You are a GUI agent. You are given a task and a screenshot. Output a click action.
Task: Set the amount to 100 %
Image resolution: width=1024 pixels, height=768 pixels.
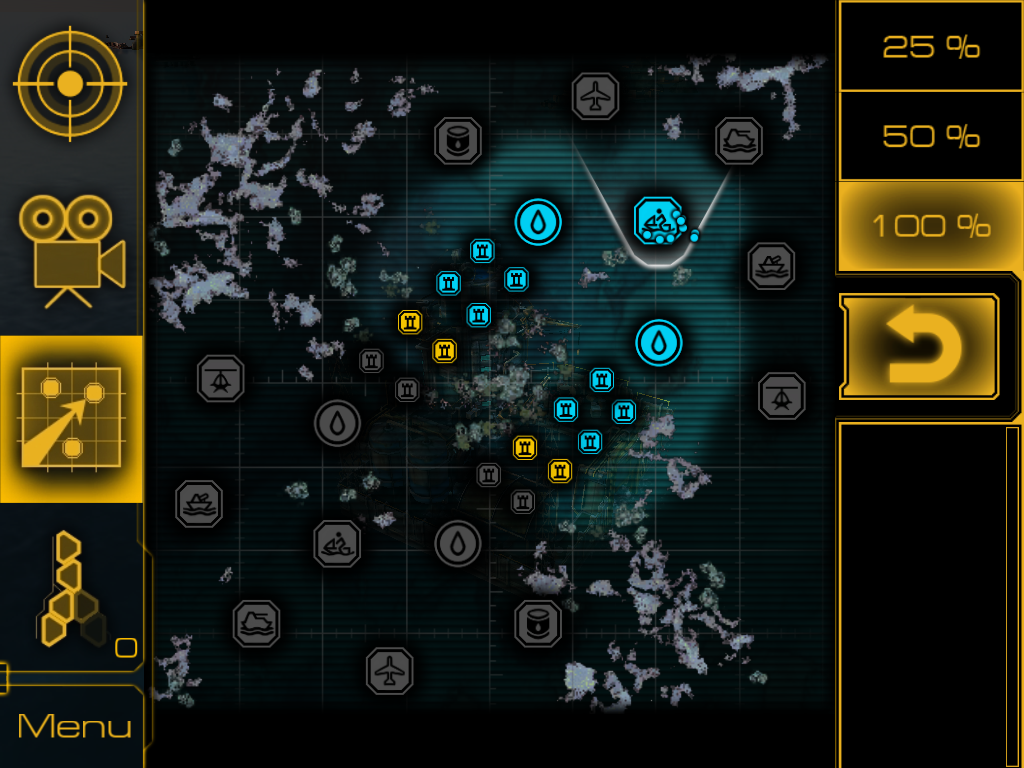tap(930, 226)
